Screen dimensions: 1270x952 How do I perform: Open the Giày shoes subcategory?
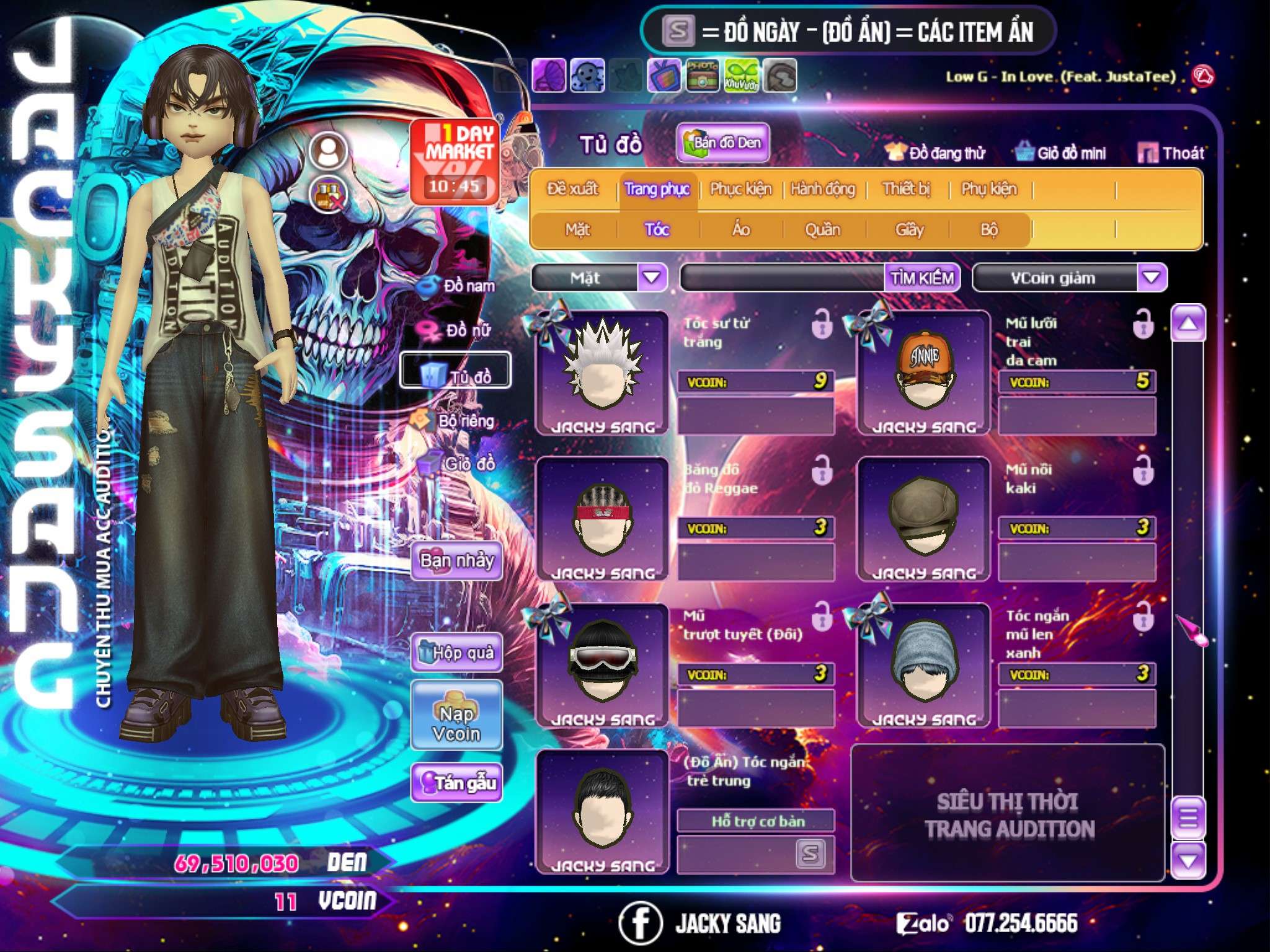tap(909, 230)
